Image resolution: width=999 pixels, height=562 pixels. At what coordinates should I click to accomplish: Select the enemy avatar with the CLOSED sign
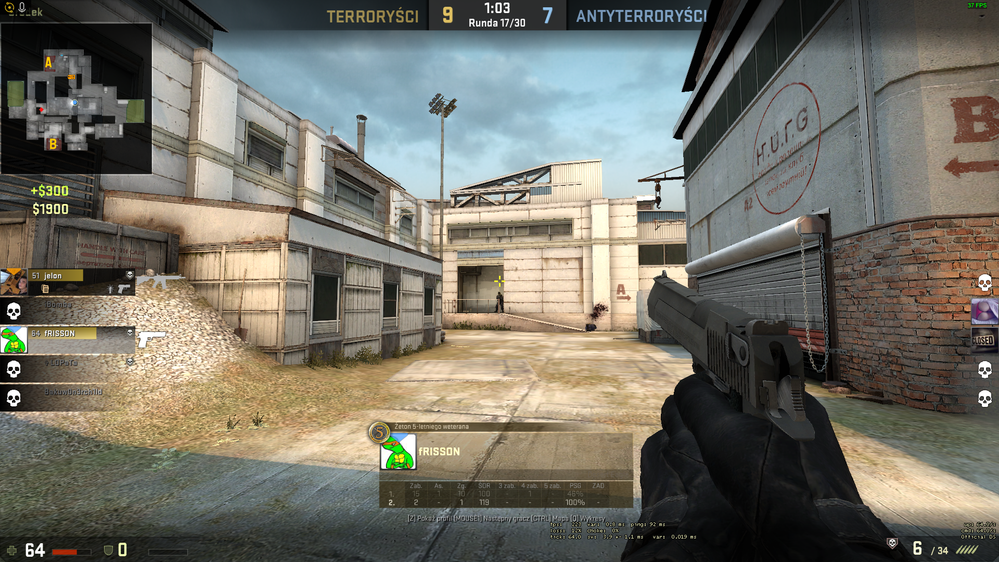(984, 340)
